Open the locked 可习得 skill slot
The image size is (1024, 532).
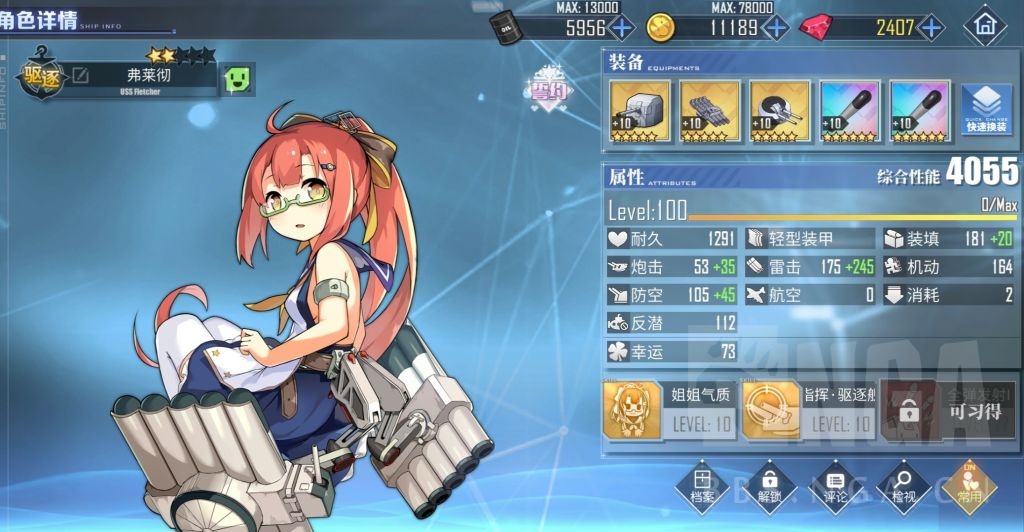946,410
